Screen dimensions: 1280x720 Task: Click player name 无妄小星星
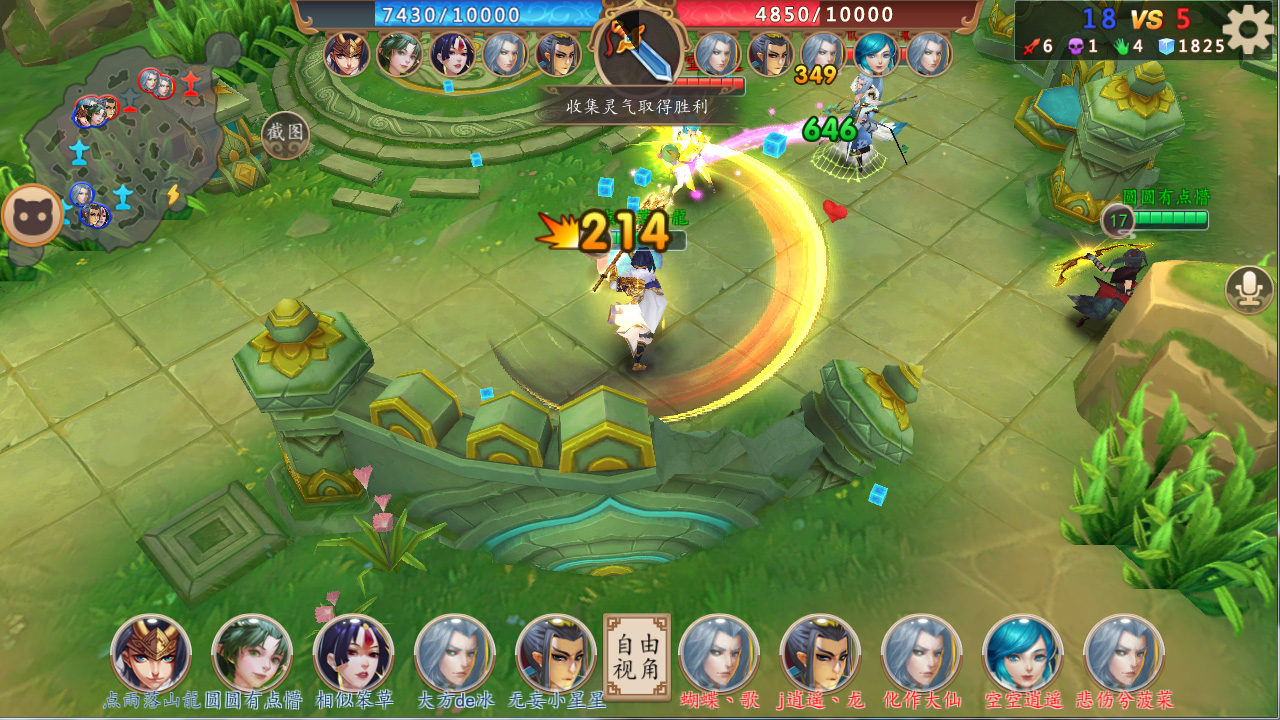point(556,700)
